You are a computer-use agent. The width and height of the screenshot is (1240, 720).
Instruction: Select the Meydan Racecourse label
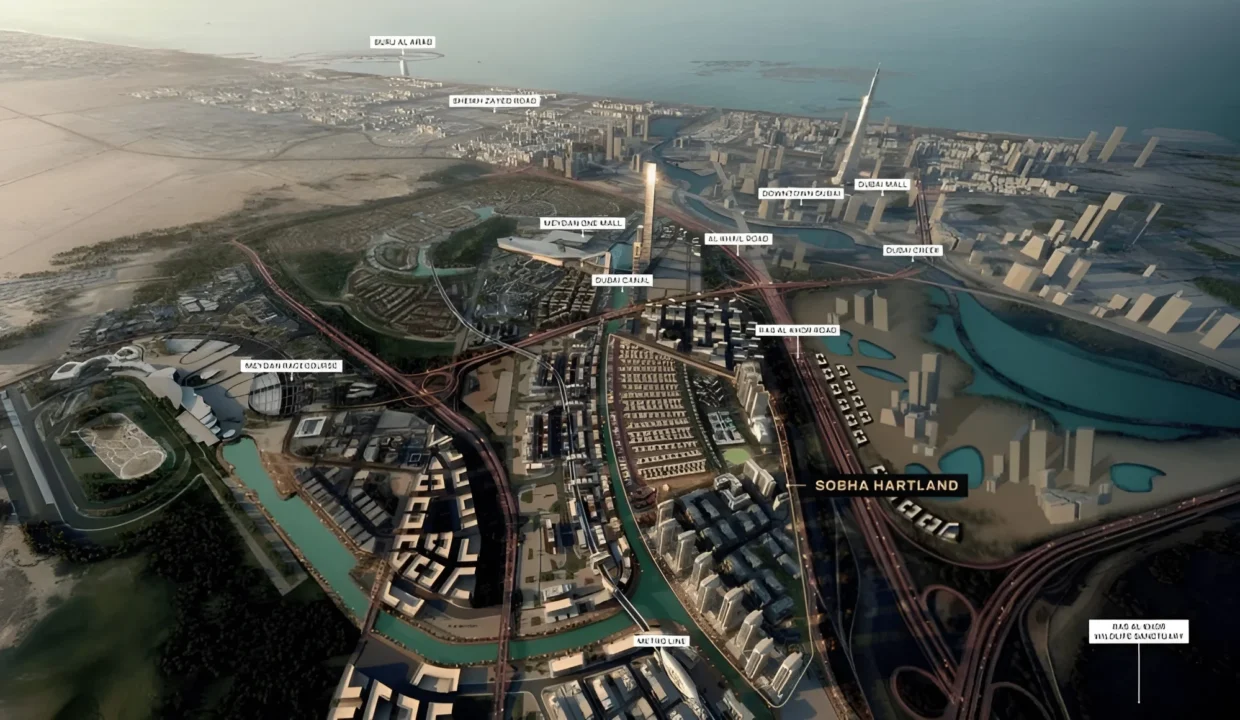point(292,366)
